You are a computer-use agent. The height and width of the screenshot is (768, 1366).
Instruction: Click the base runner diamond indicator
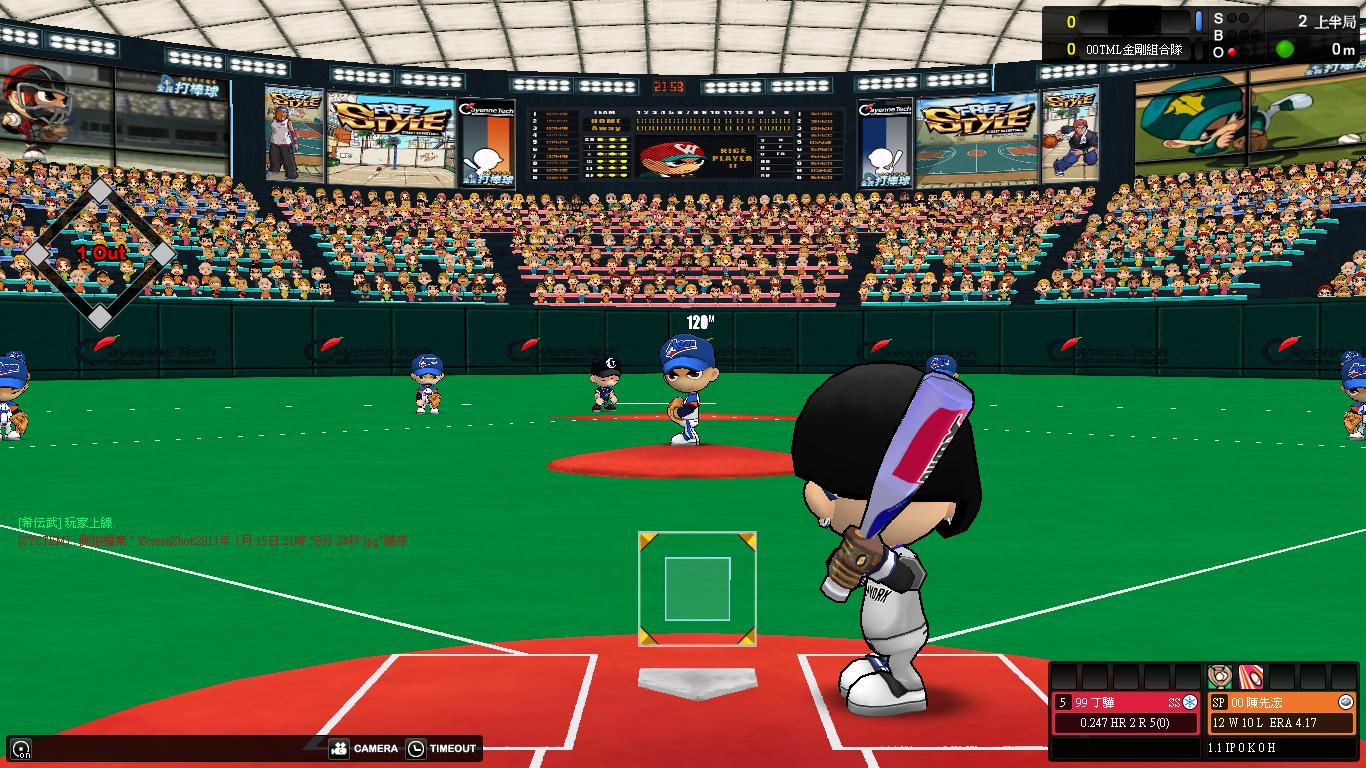pos(100,254)
